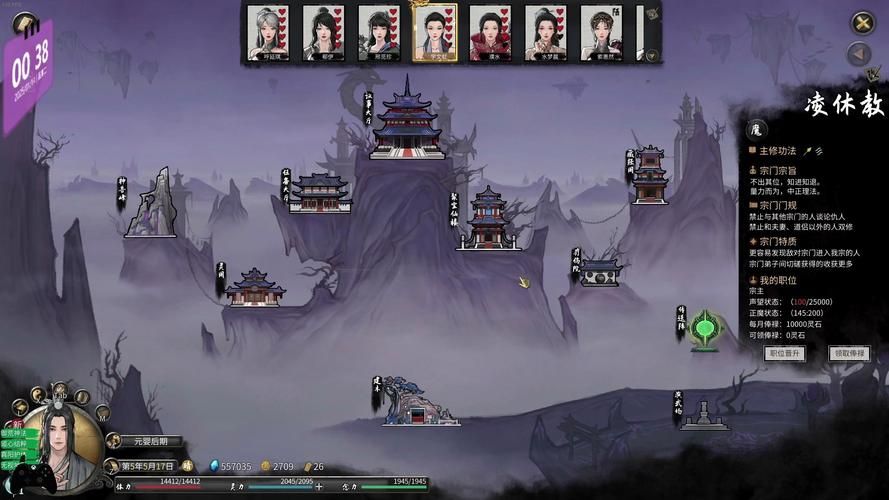Select the 传送阵 green teleport array

click(707, 329)
